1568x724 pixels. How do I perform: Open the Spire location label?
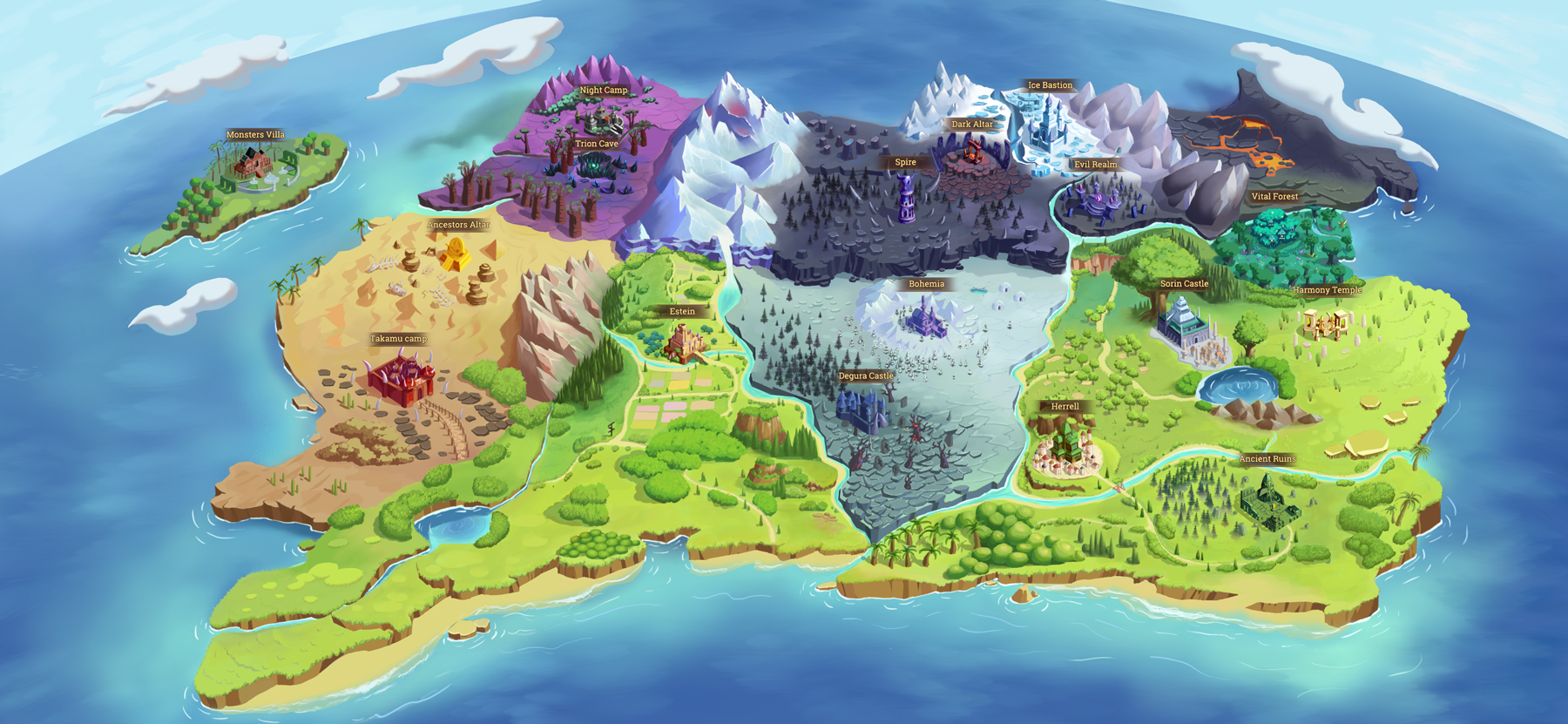click(905, 163)
